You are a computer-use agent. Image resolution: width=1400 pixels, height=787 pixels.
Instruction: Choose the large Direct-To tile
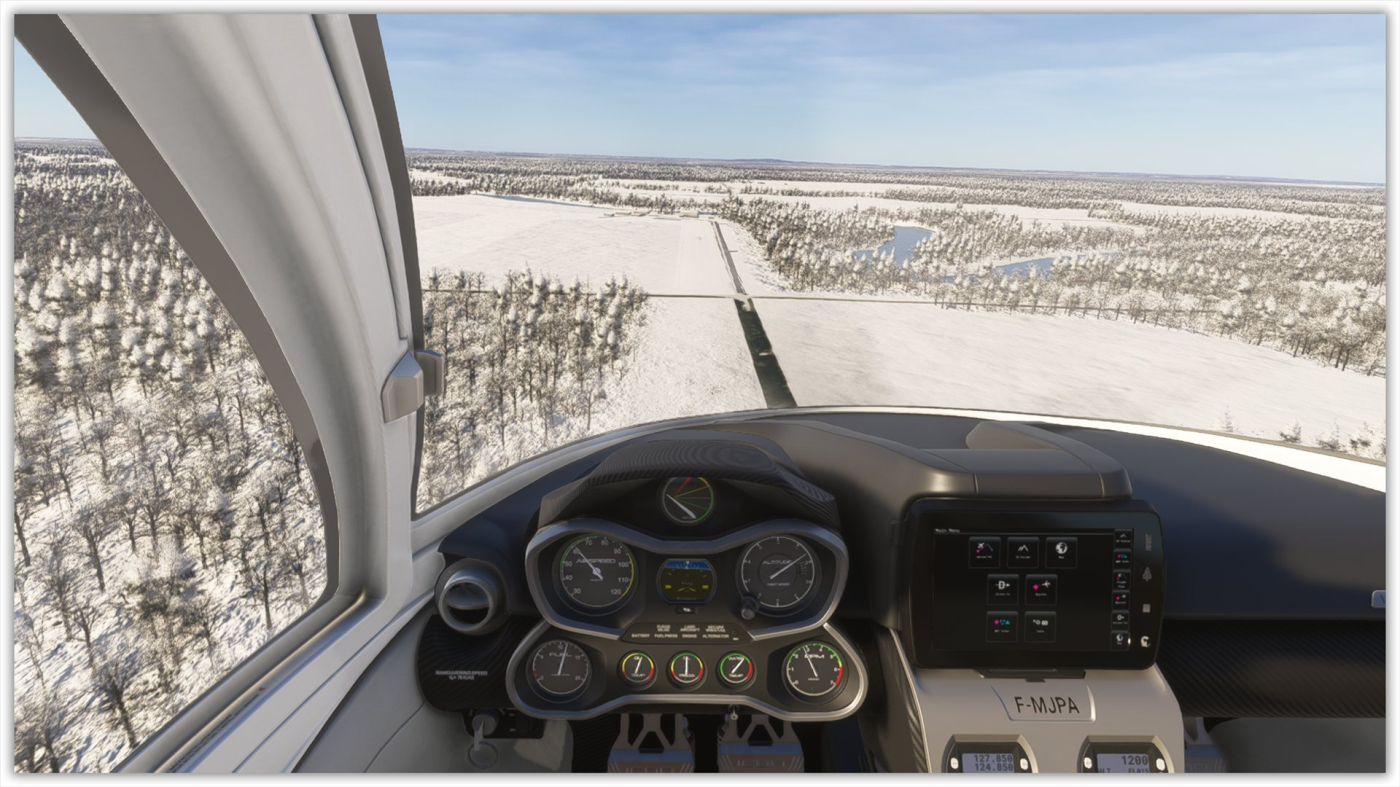(x=1002, y=589)
